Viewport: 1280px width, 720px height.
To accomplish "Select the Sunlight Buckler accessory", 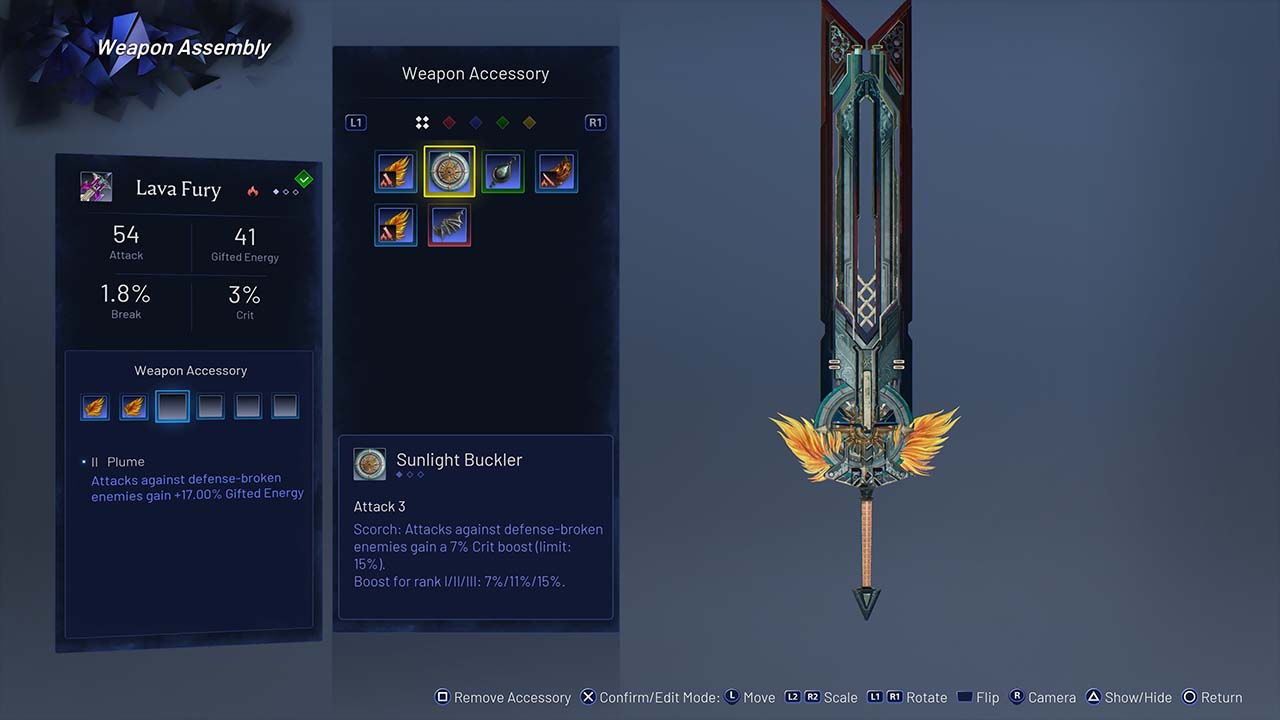I will 449,172.
